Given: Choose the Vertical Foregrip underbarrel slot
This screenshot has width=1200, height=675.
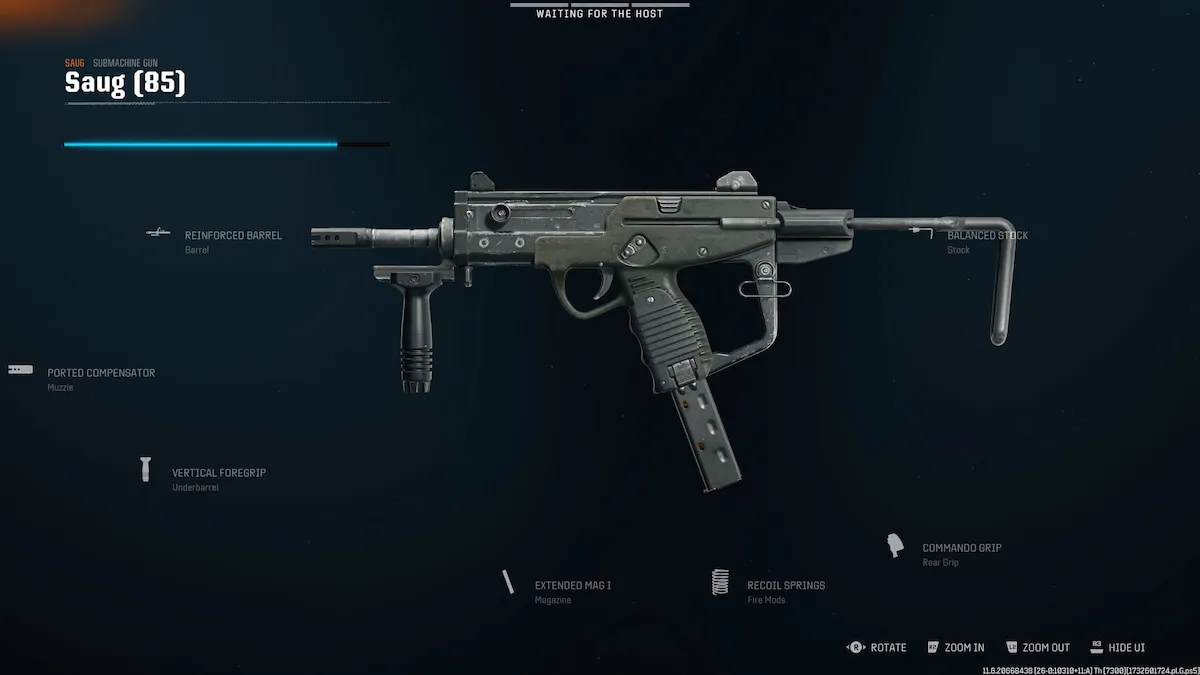Looking at the screenshot, I should tap(218, 473).
